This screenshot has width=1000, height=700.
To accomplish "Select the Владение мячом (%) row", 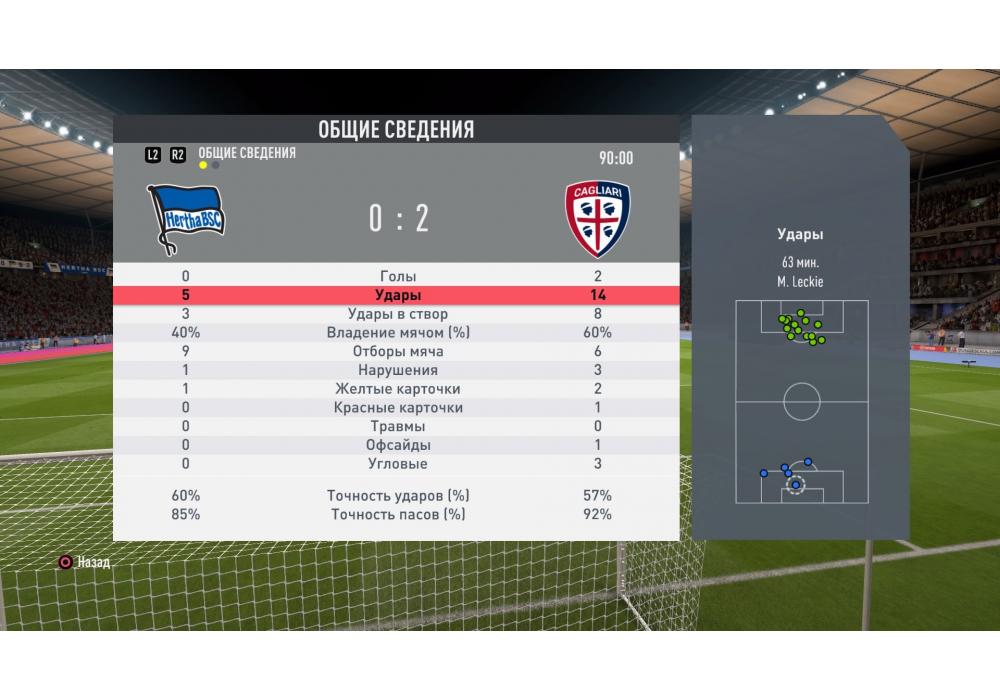I will [x=398, y=333].
